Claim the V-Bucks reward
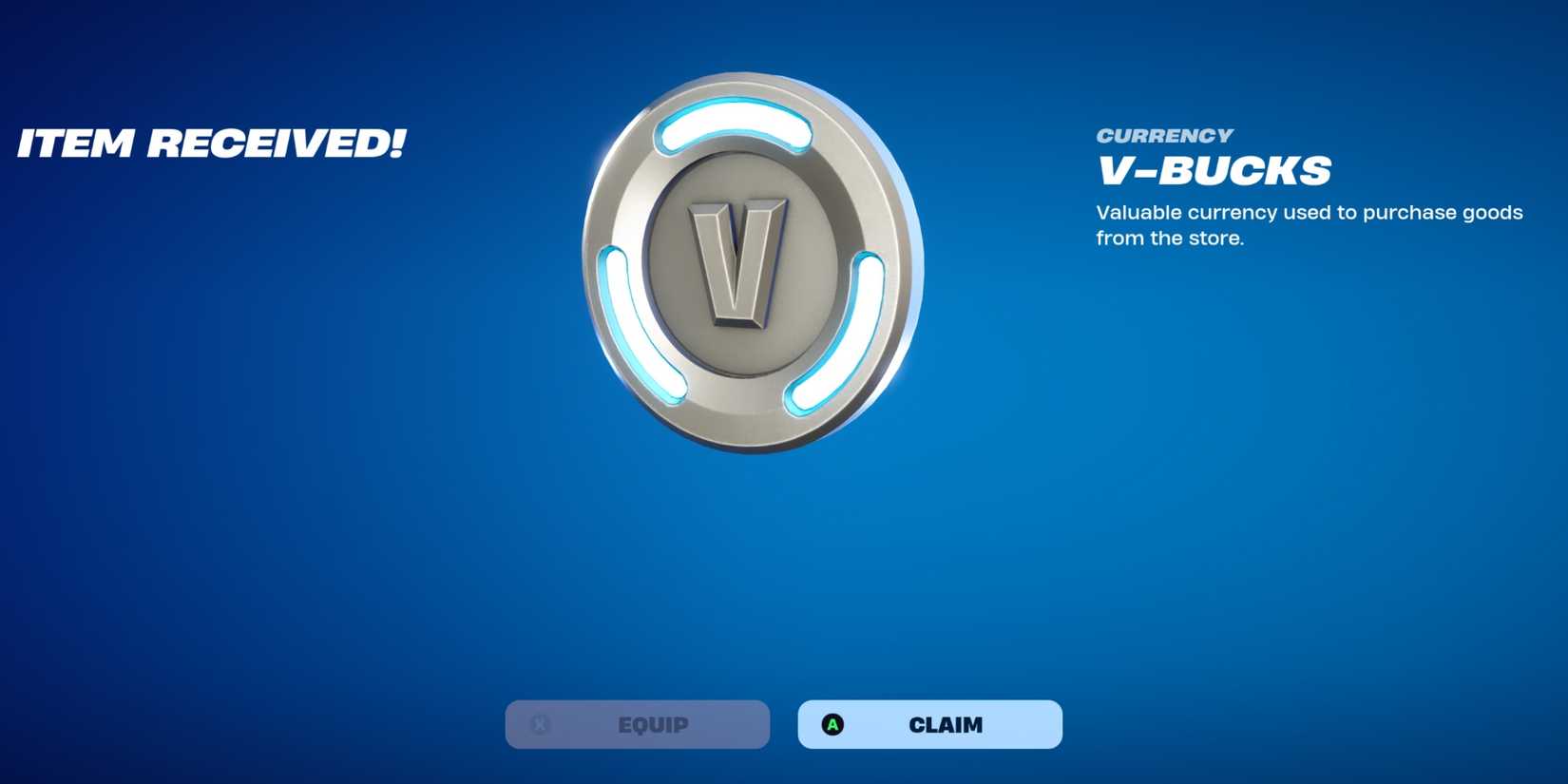Image resolution: width=1568 pixels, height=784 pixels. pos(929,724)
